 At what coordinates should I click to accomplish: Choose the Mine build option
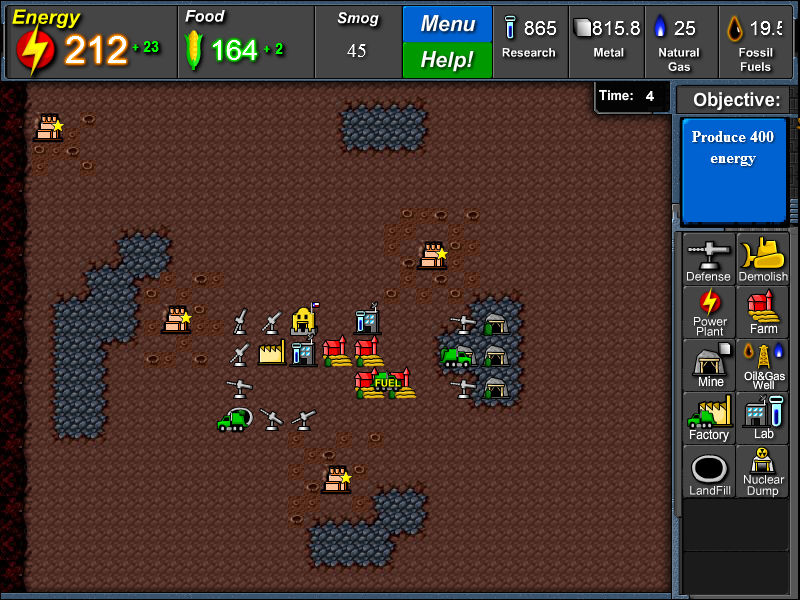click(x=709, y=365)
